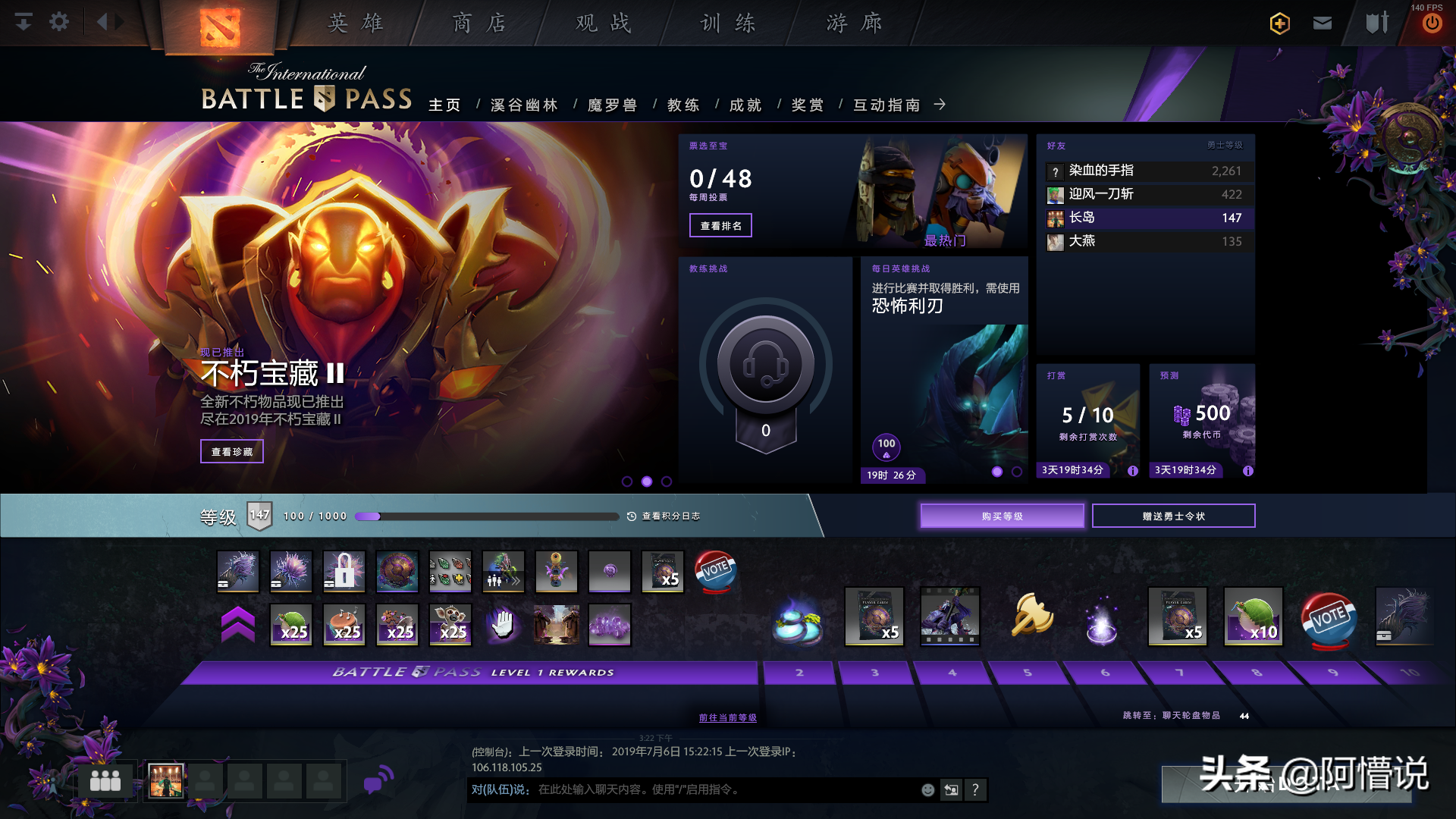The image size is (1456, 819).
Task: Click the 查看排名 view ranking button
Action: (720, 225)
